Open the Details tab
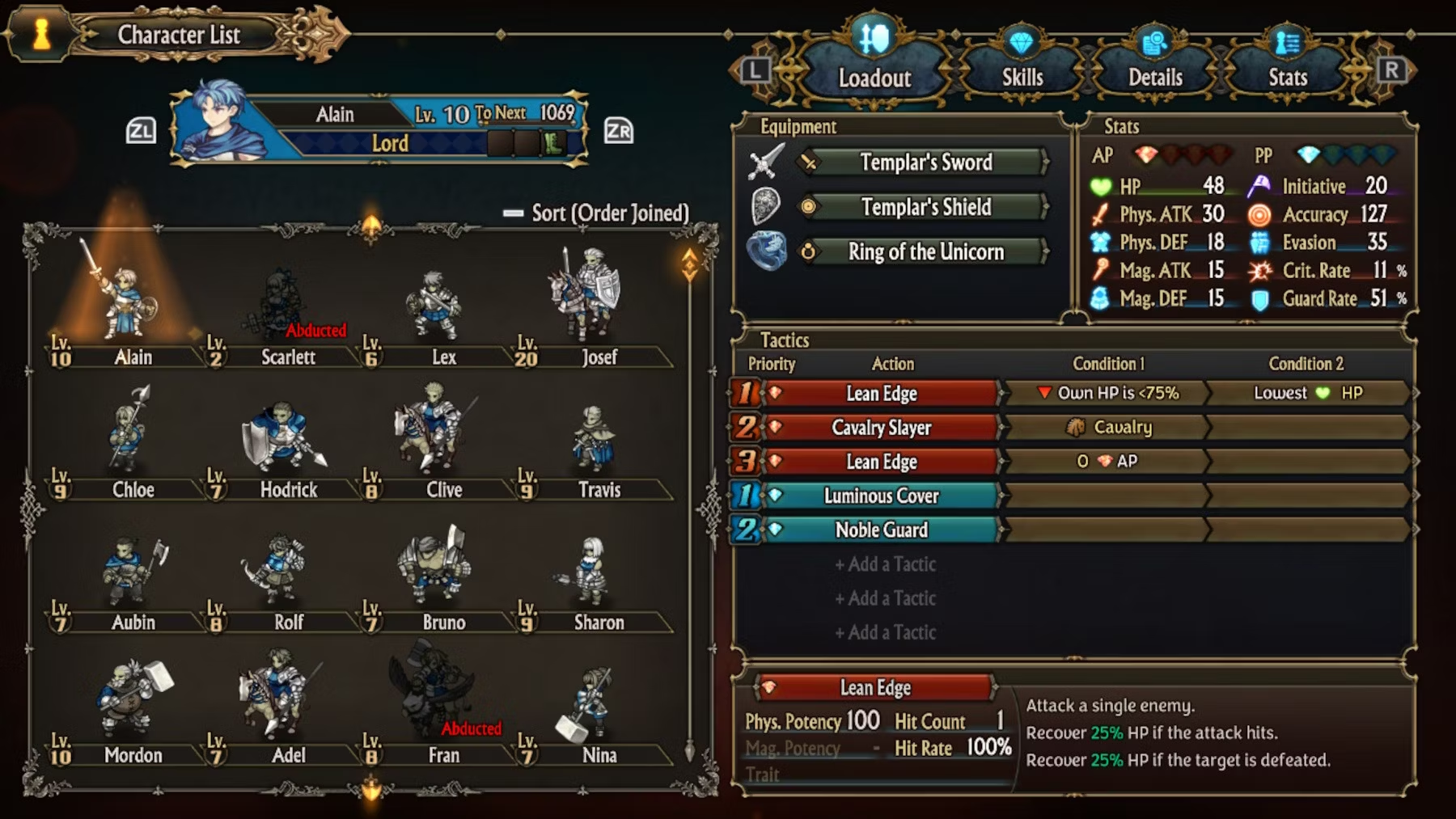 1155,77
